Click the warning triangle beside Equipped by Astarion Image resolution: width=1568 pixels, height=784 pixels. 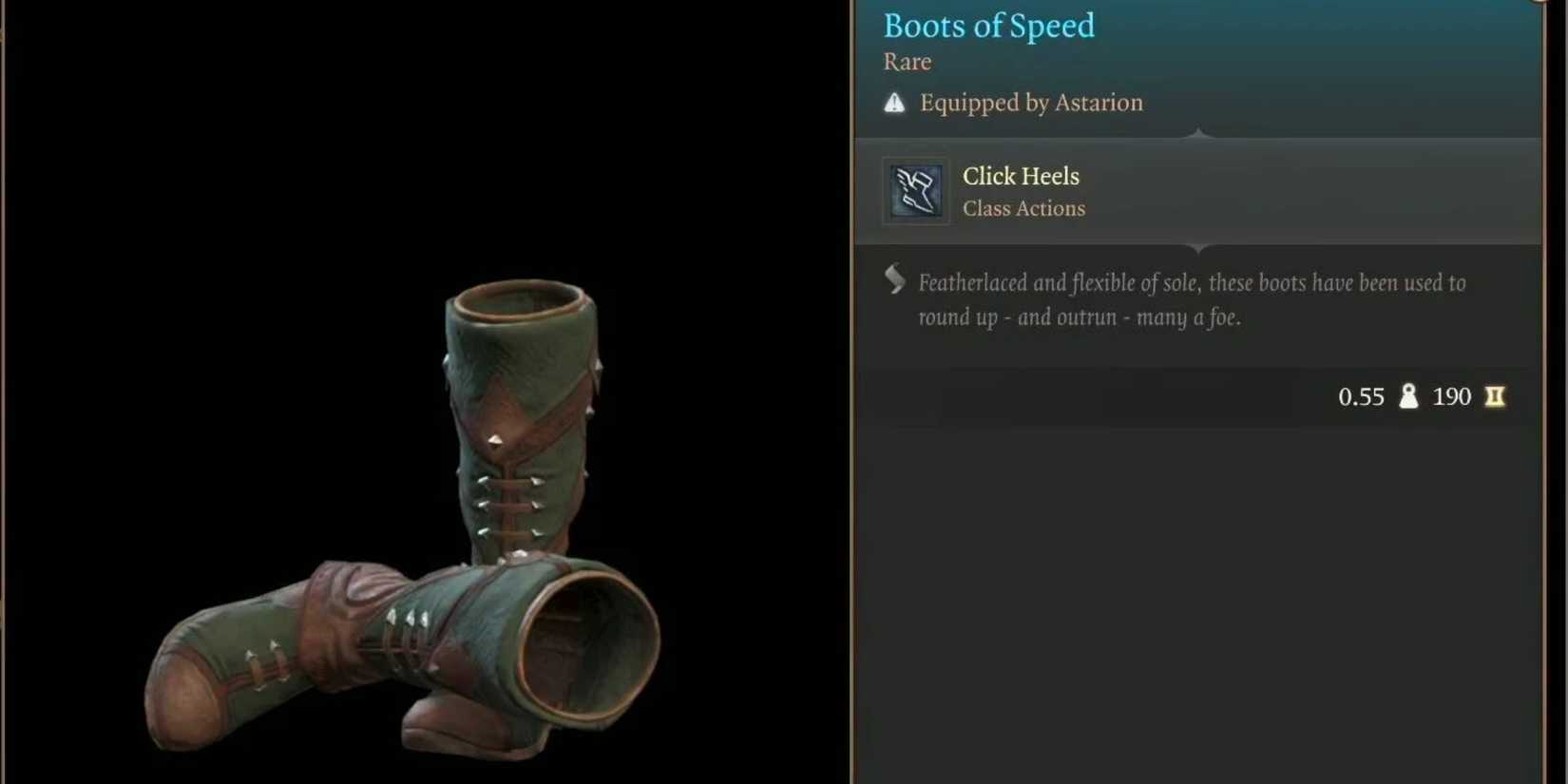pos(894,102)
